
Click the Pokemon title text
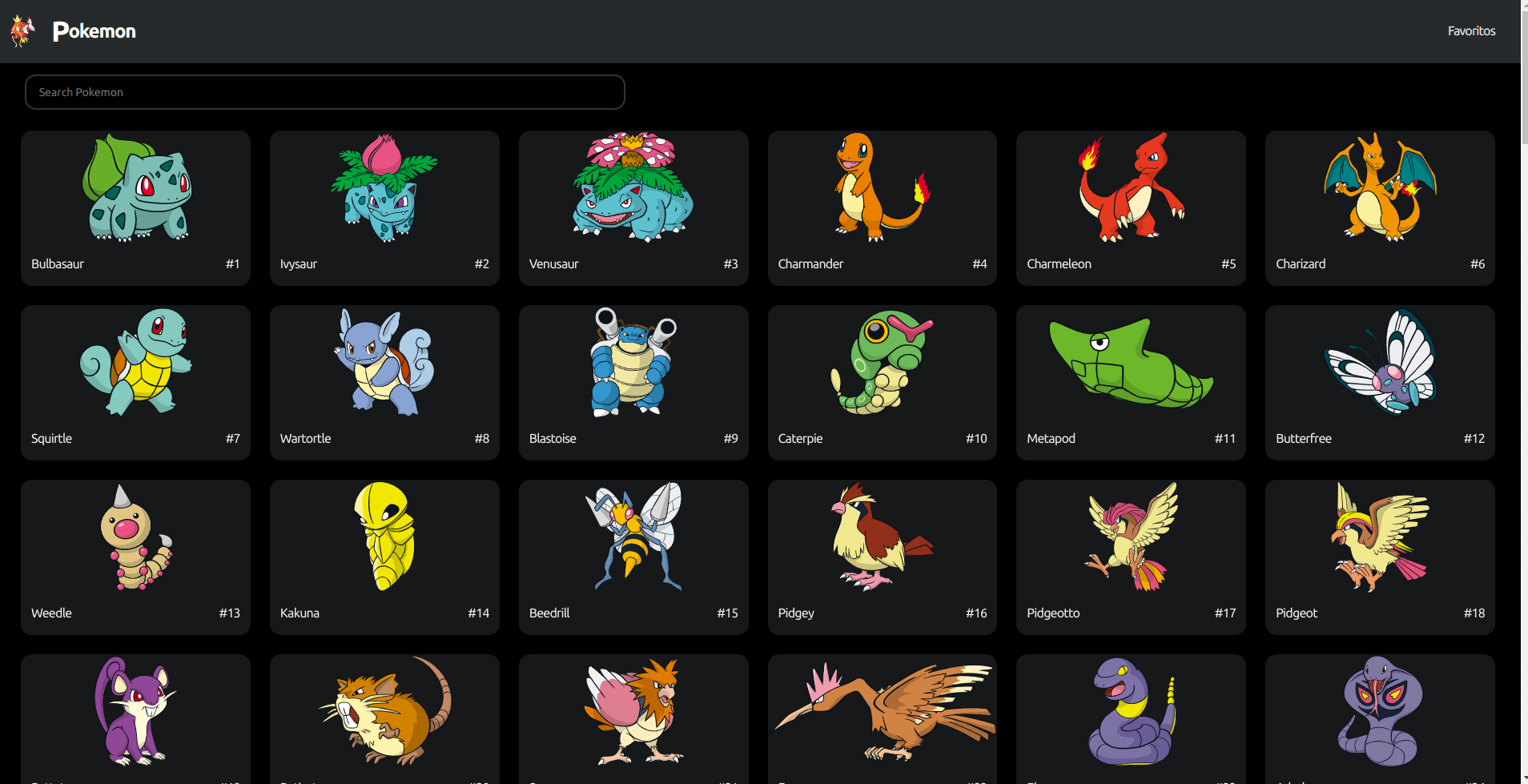tap(94, 30)
